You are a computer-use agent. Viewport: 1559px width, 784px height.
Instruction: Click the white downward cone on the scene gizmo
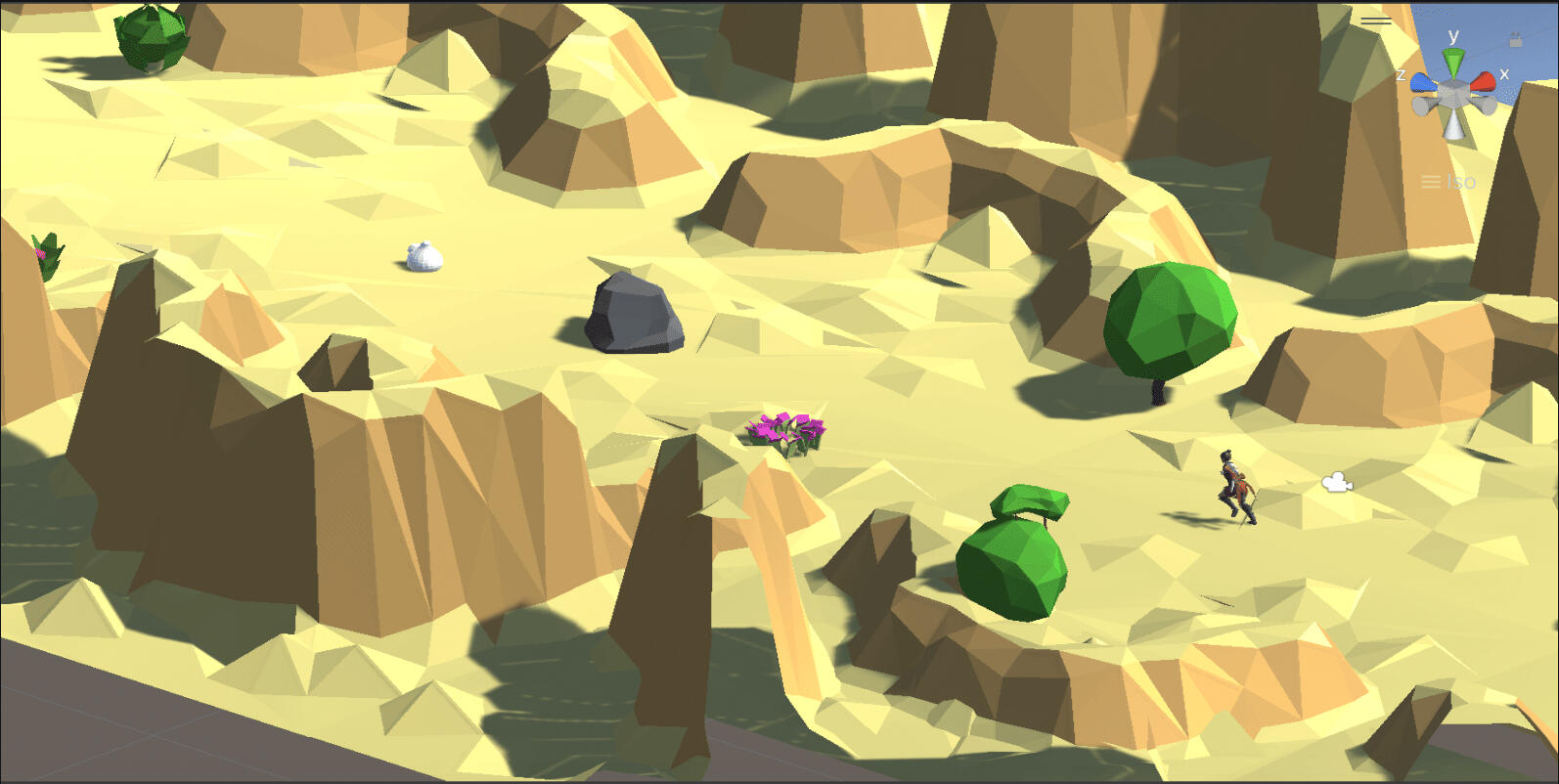(1452, 125)
